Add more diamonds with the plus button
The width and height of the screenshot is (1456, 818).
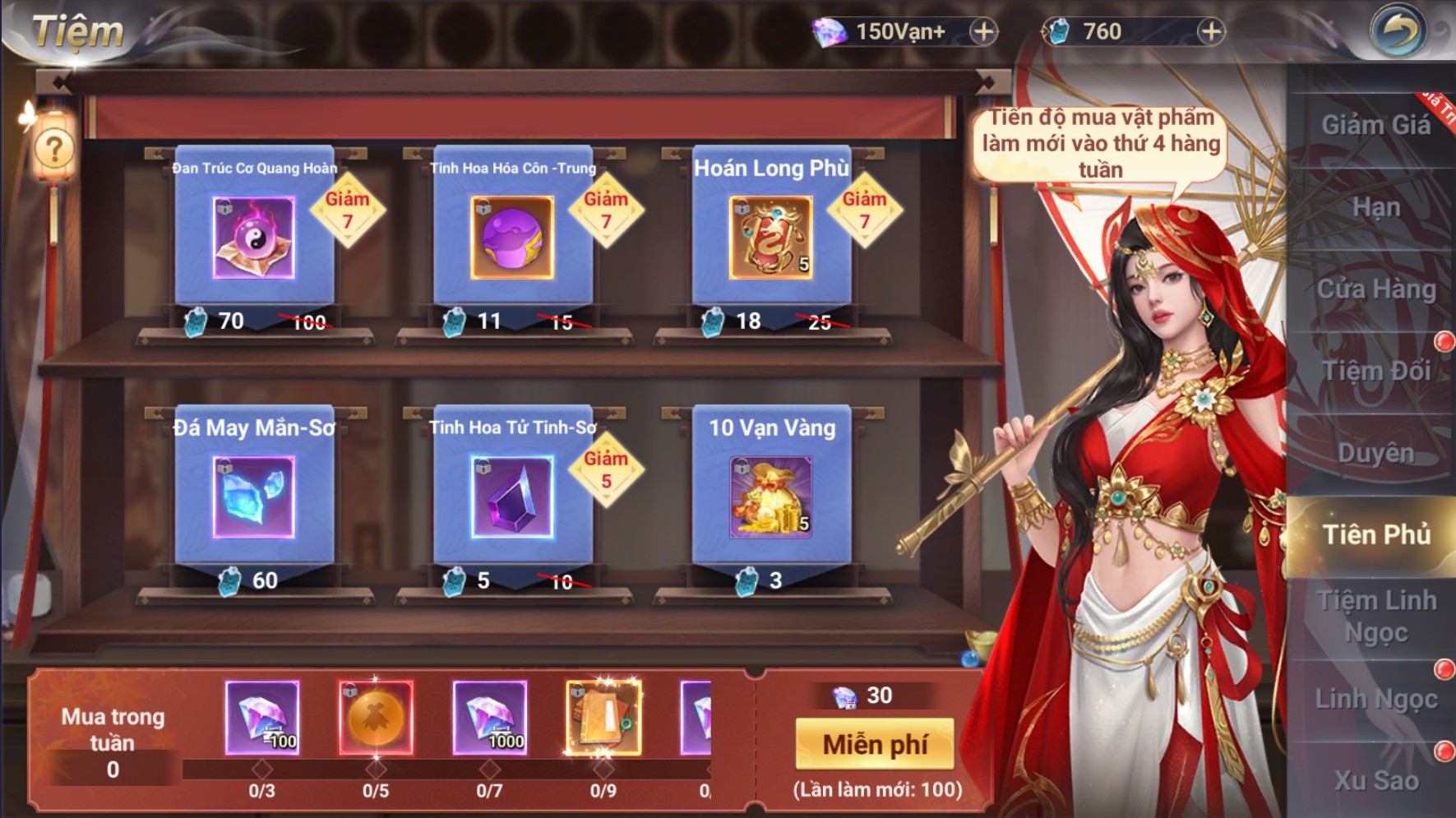[982, 31]
